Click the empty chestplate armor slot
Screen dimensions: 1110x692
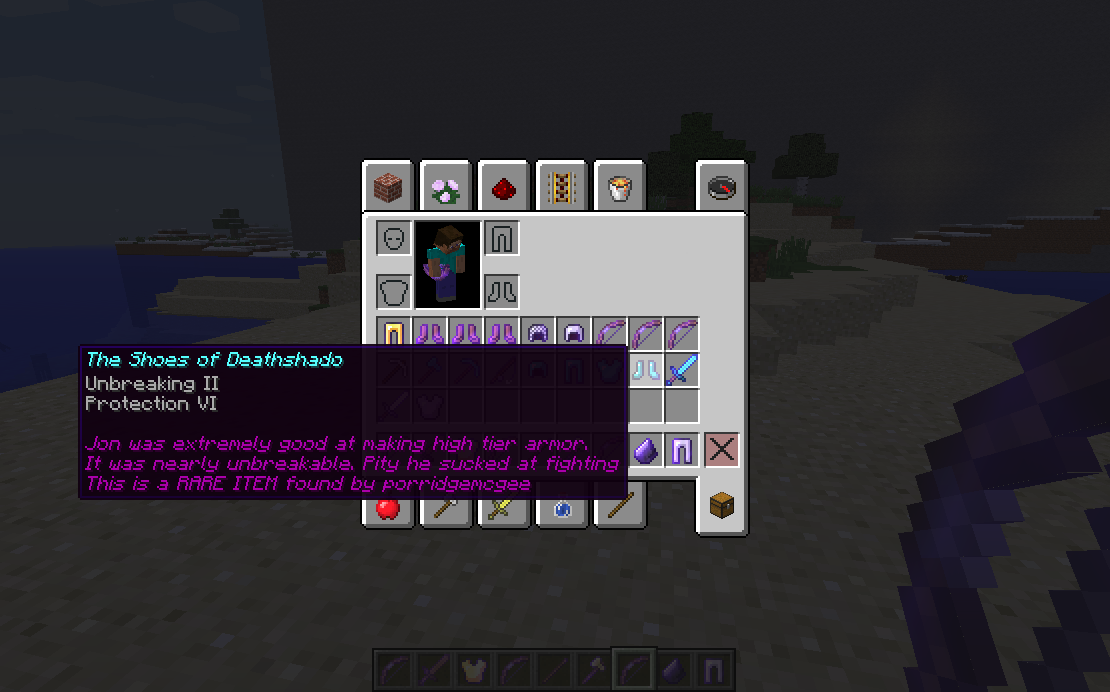pyautogui.click(x=394, y=292)
